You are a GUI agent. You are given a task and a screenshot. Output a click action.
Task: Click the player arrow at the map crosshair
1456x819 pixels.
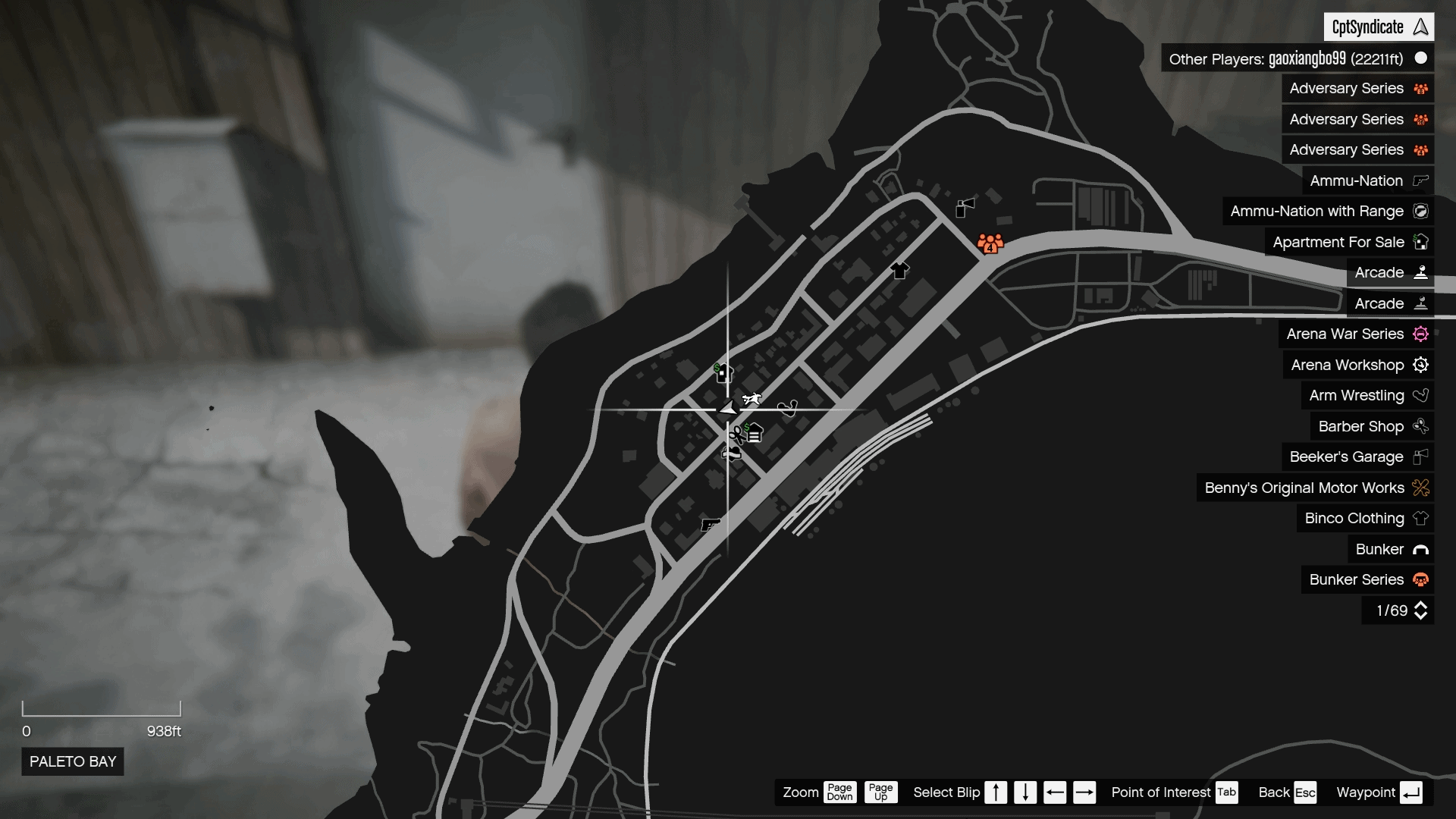pyautogui.click(x=728, y=408)
